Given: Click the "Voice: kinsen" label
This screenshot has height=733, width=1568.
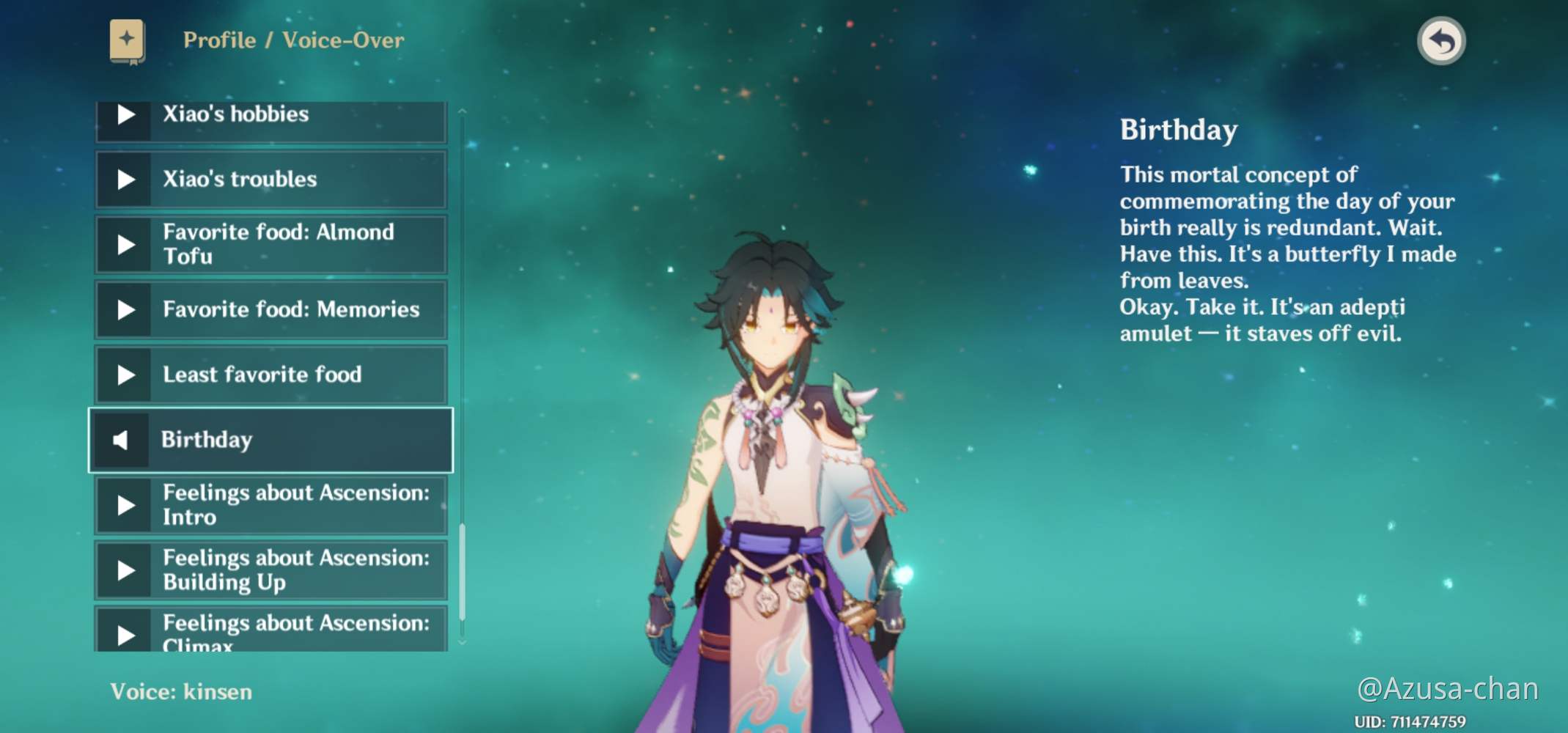Looking at the screenshot, I should (x=180, y=691).
